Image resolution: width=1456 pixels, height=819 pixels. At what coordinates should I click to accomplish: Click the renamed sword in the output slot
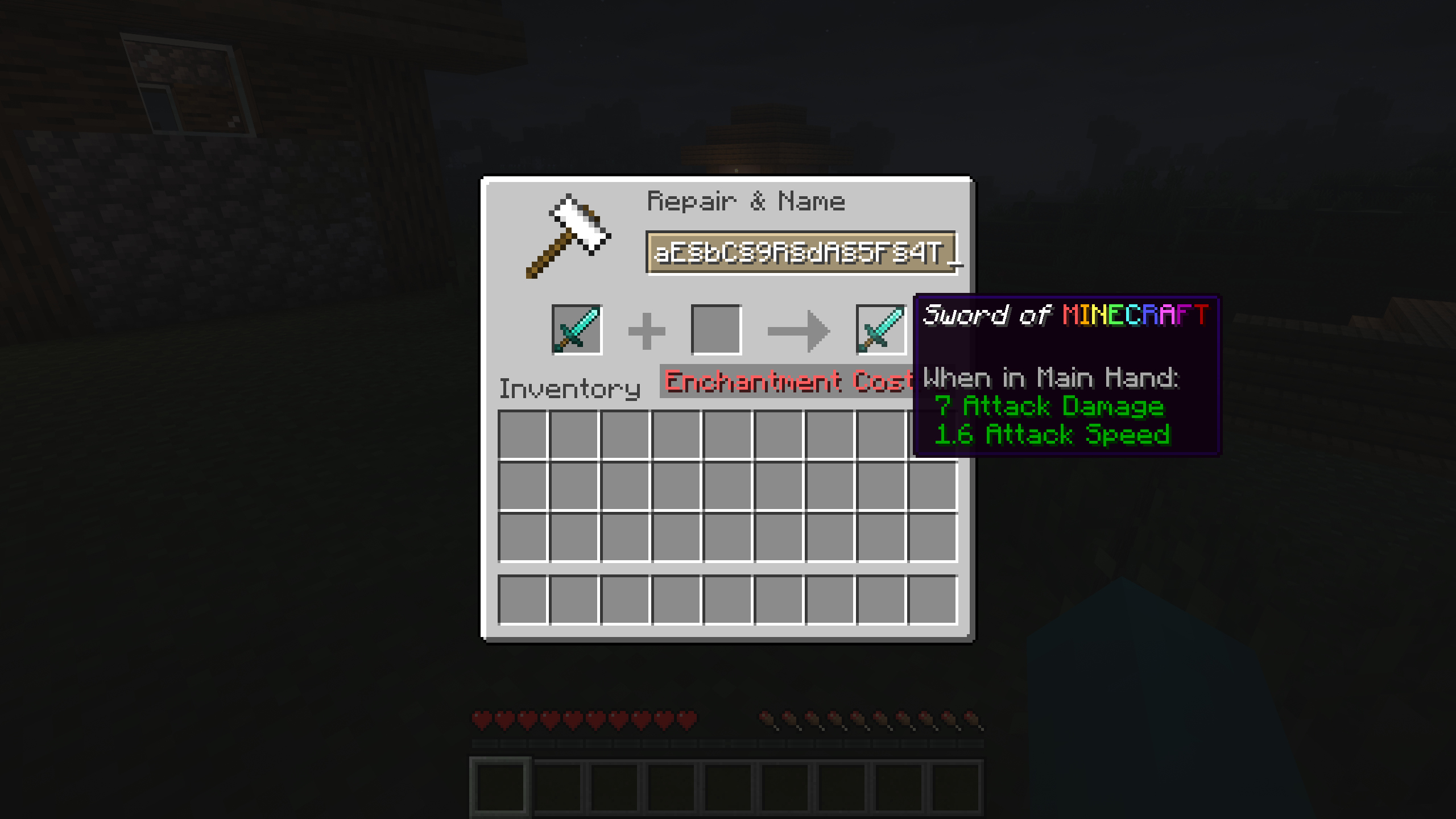882,330
